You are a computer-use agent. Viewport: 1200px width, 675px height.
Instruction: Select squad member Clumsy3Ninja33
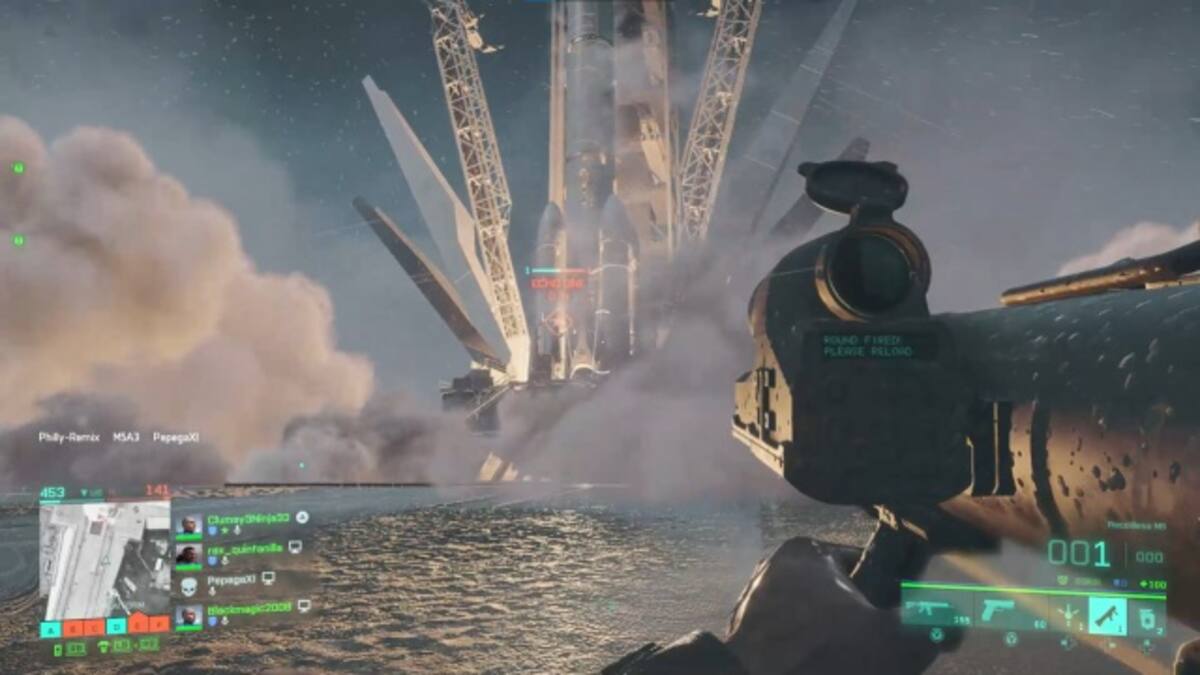tap(236, 519)
